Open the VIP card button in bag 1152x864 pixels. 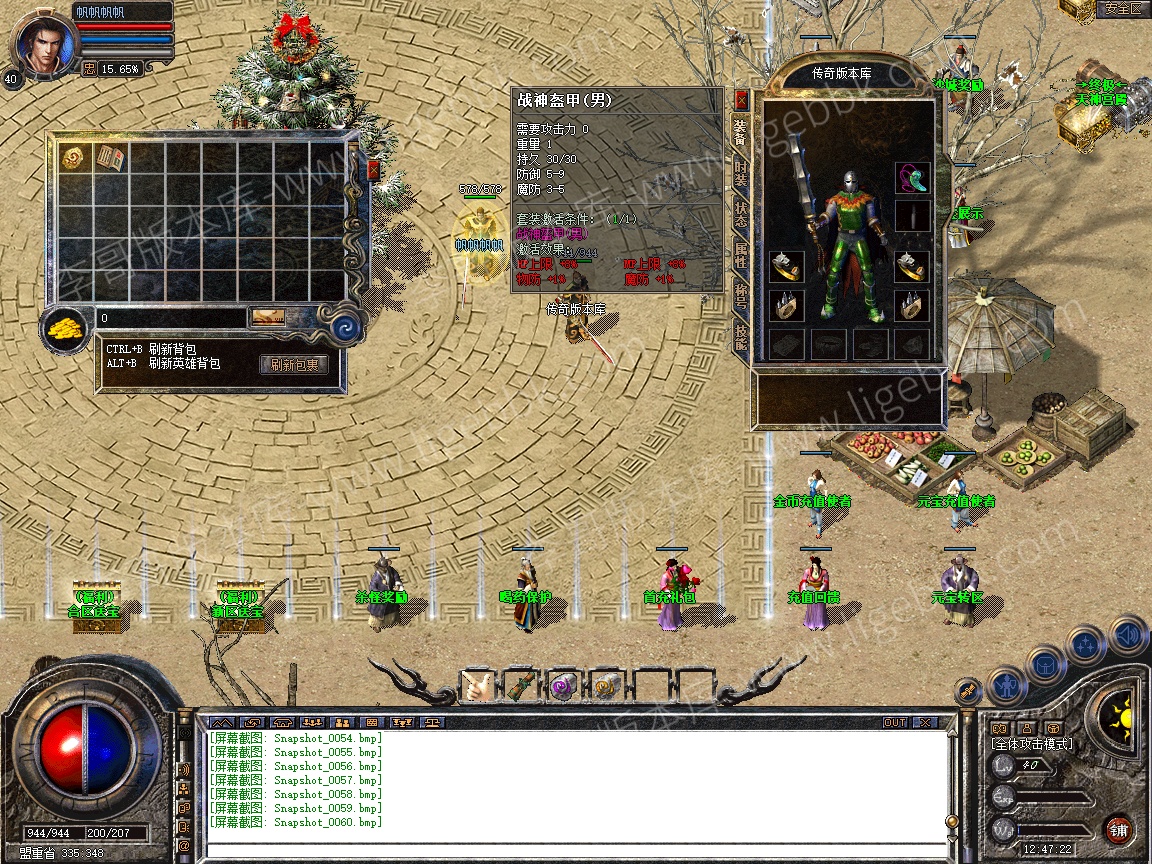pyautogui.click(x=267, y=318)
